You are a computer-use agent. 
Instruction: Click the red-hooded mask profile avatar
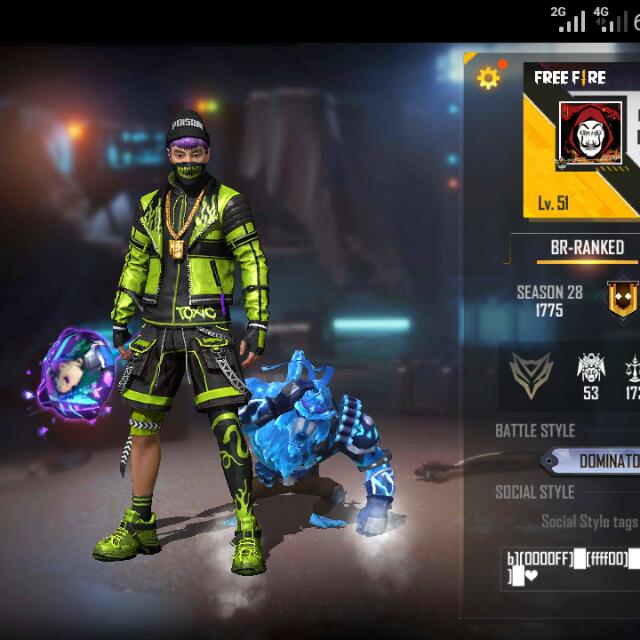pyautogui.click(x=590, y=131)
